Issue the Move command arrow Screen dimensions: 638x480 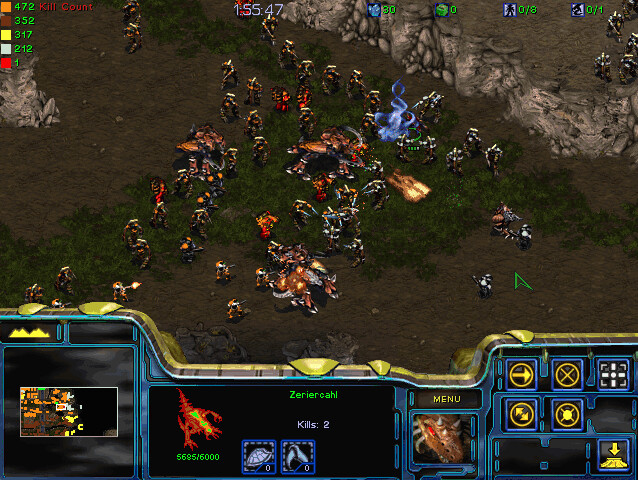522,375
